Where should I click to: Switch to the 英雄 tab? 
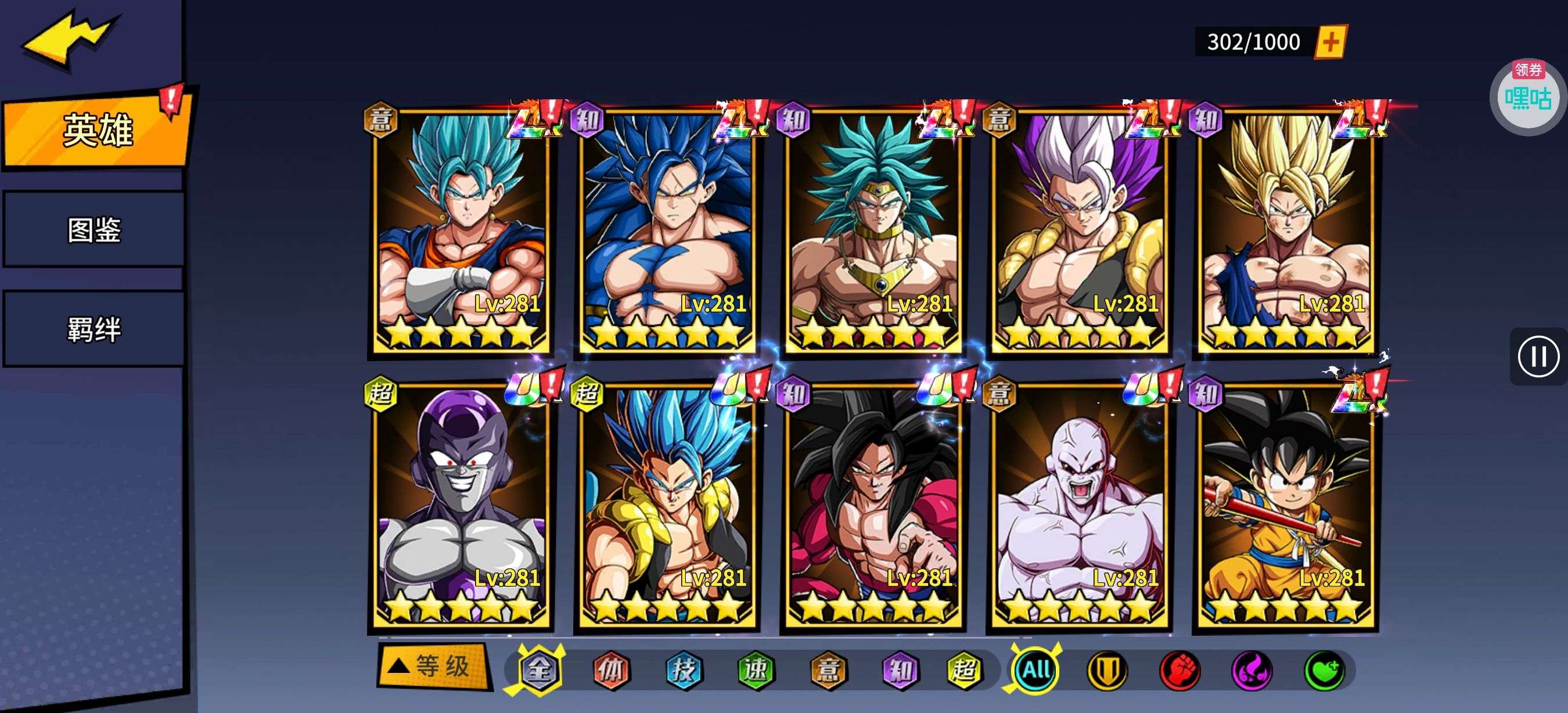pyautogui.click(x=96, y=129)
